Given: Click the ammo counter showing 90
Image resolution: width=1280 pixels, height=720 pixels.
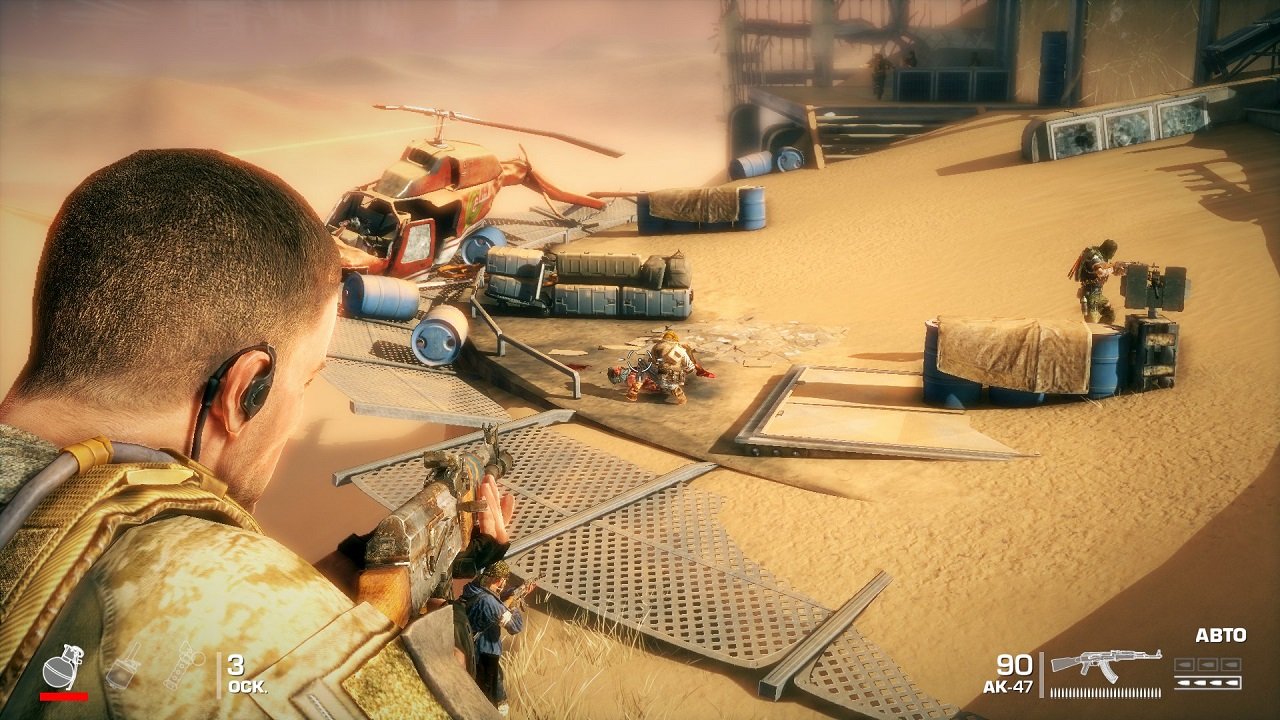Looking at the screenshot, I should pyautogui.click(x=1015, y=664).
